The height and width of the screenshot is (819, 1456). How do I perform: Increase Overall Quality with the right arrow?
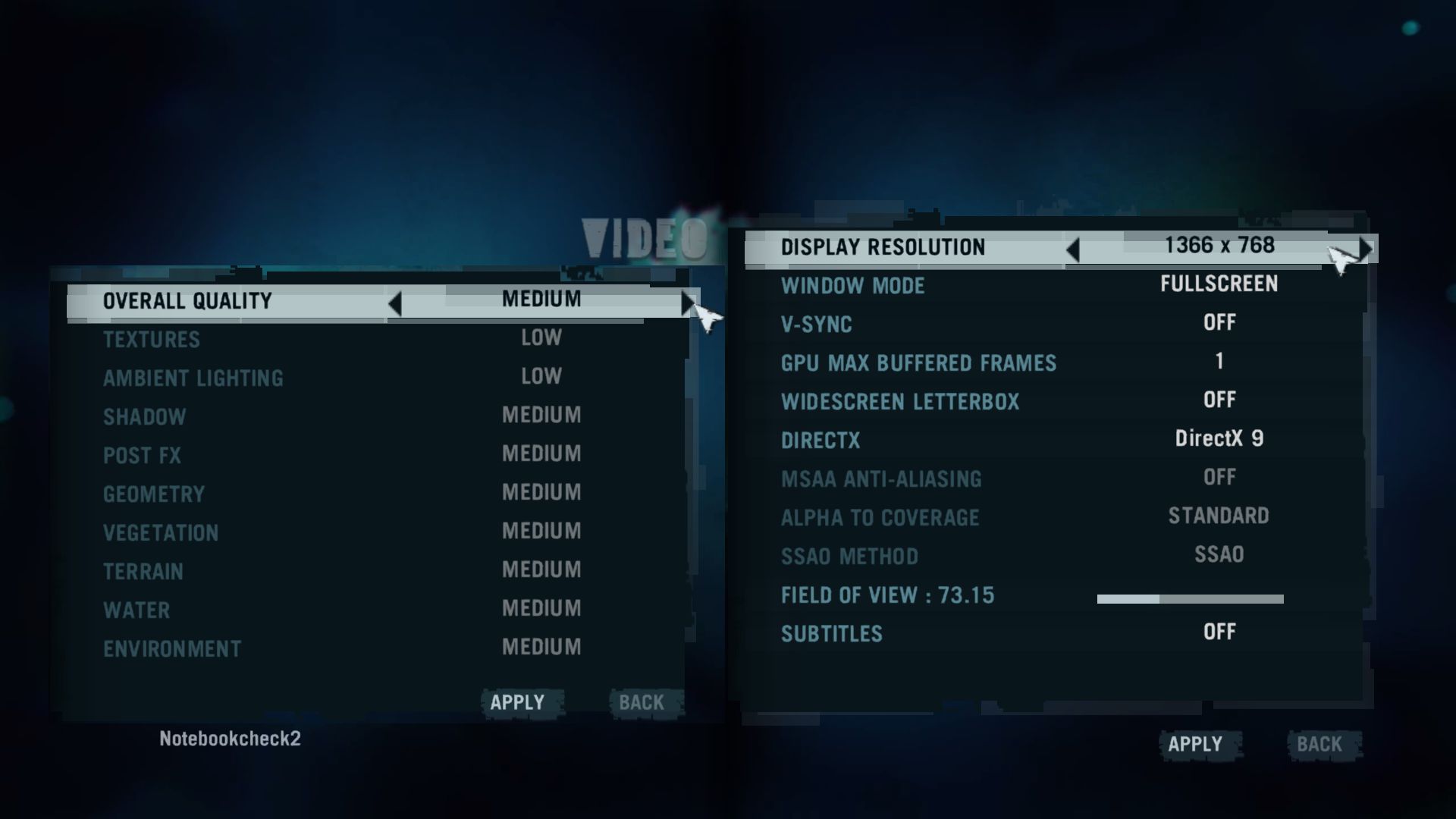point(686,303)
